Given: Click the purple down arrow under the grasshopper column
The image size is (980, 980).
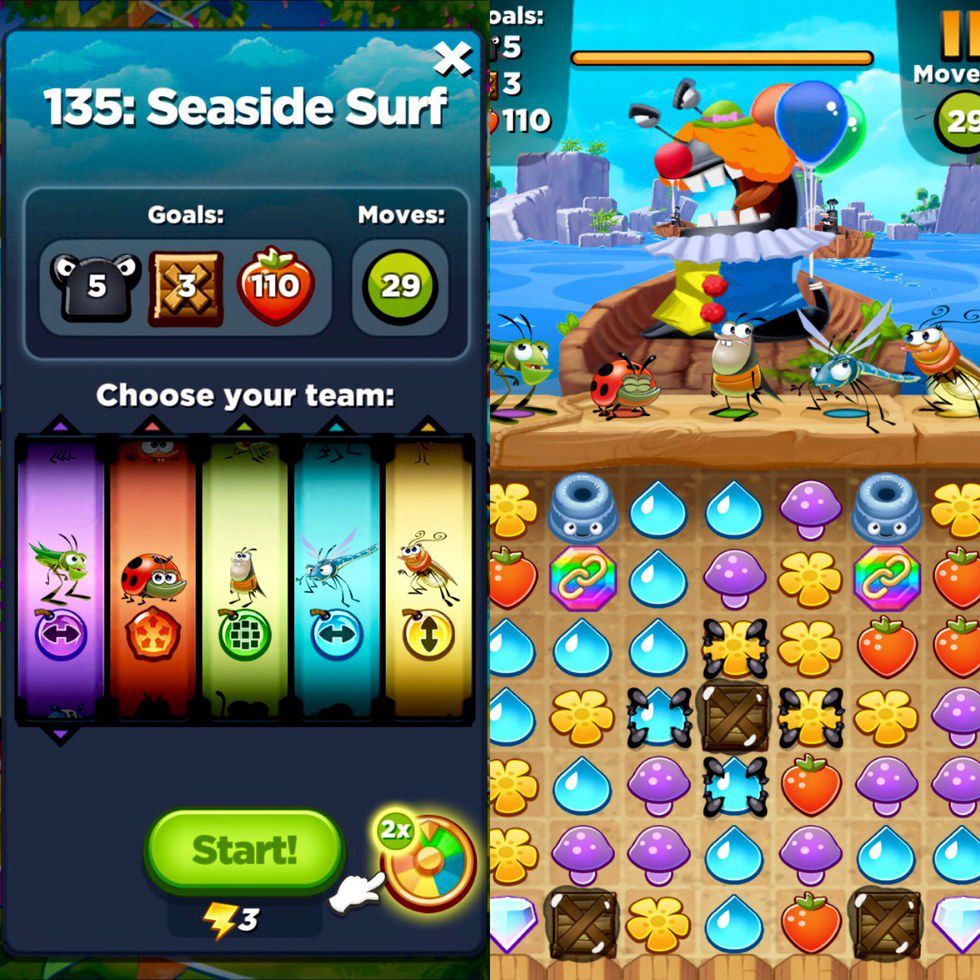Looking at the screenshot, I should coord(60,736).
